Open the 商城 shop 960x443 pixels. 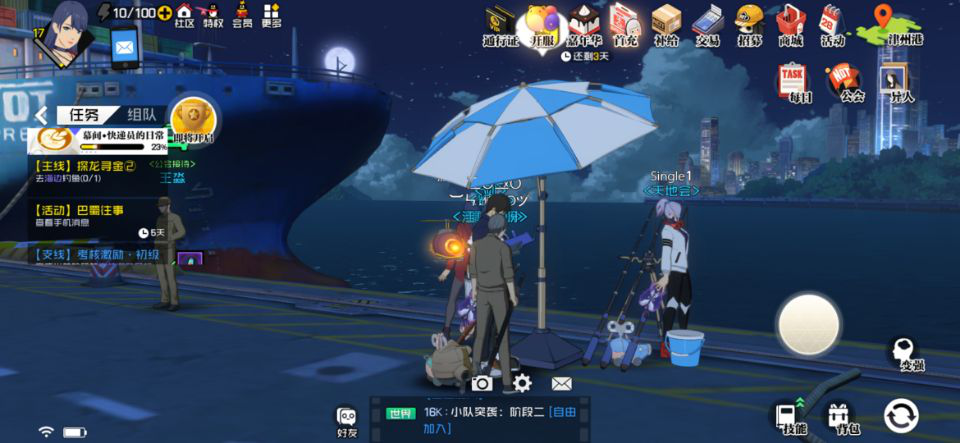pyautogui.click(x=791, y=26)
